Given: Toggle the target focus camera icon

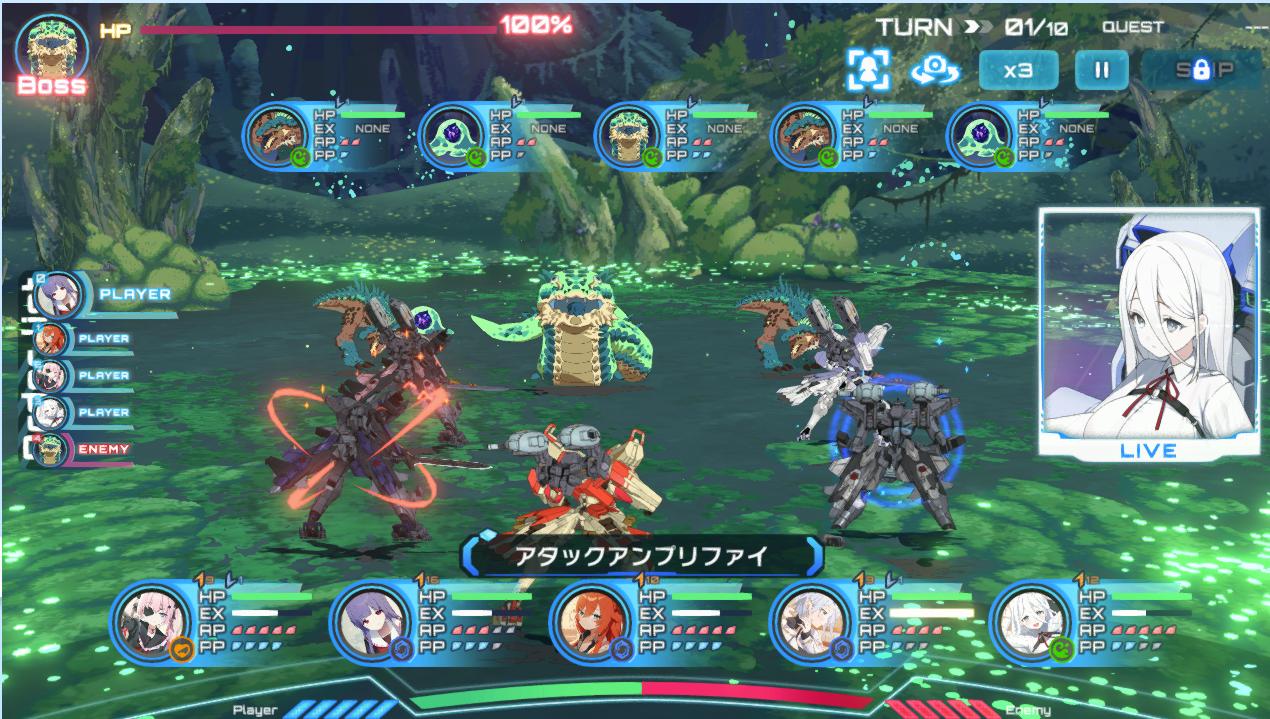Looking at the screenshot, I should pyautogui.click(x=868, y=70).
